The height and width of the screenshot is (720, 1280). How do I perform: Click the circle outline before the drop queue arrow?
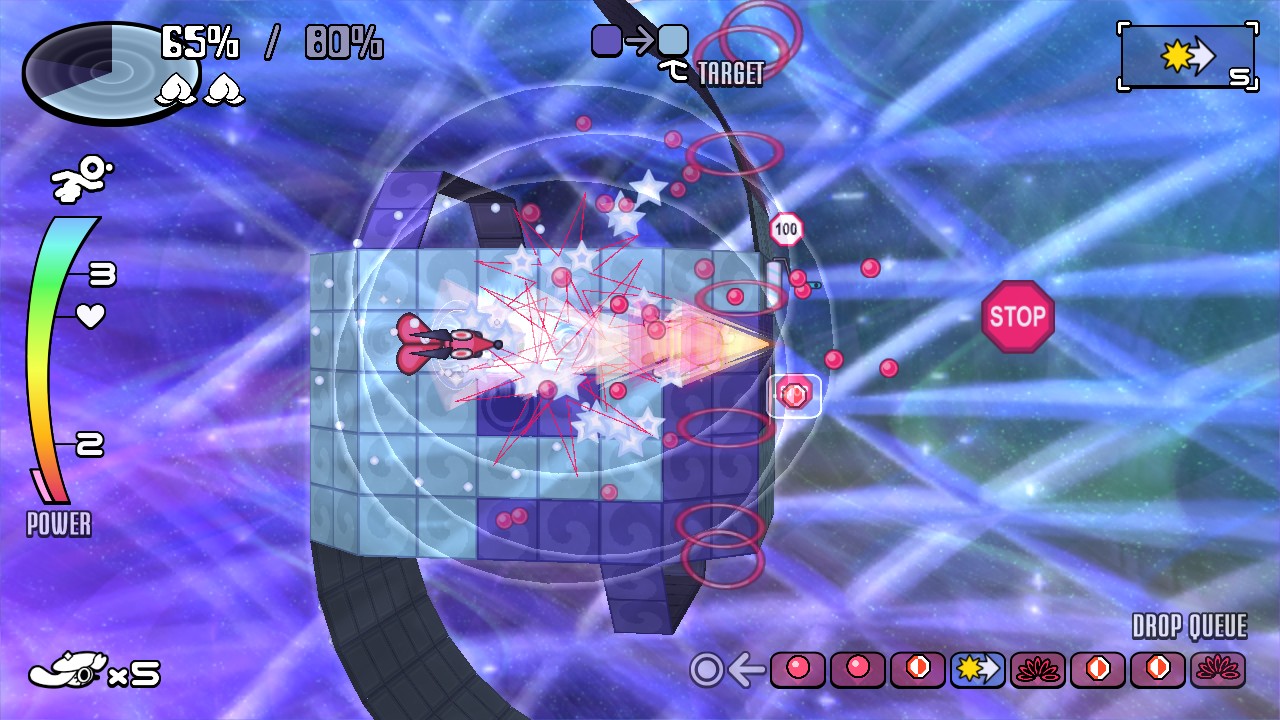point(706,671)
